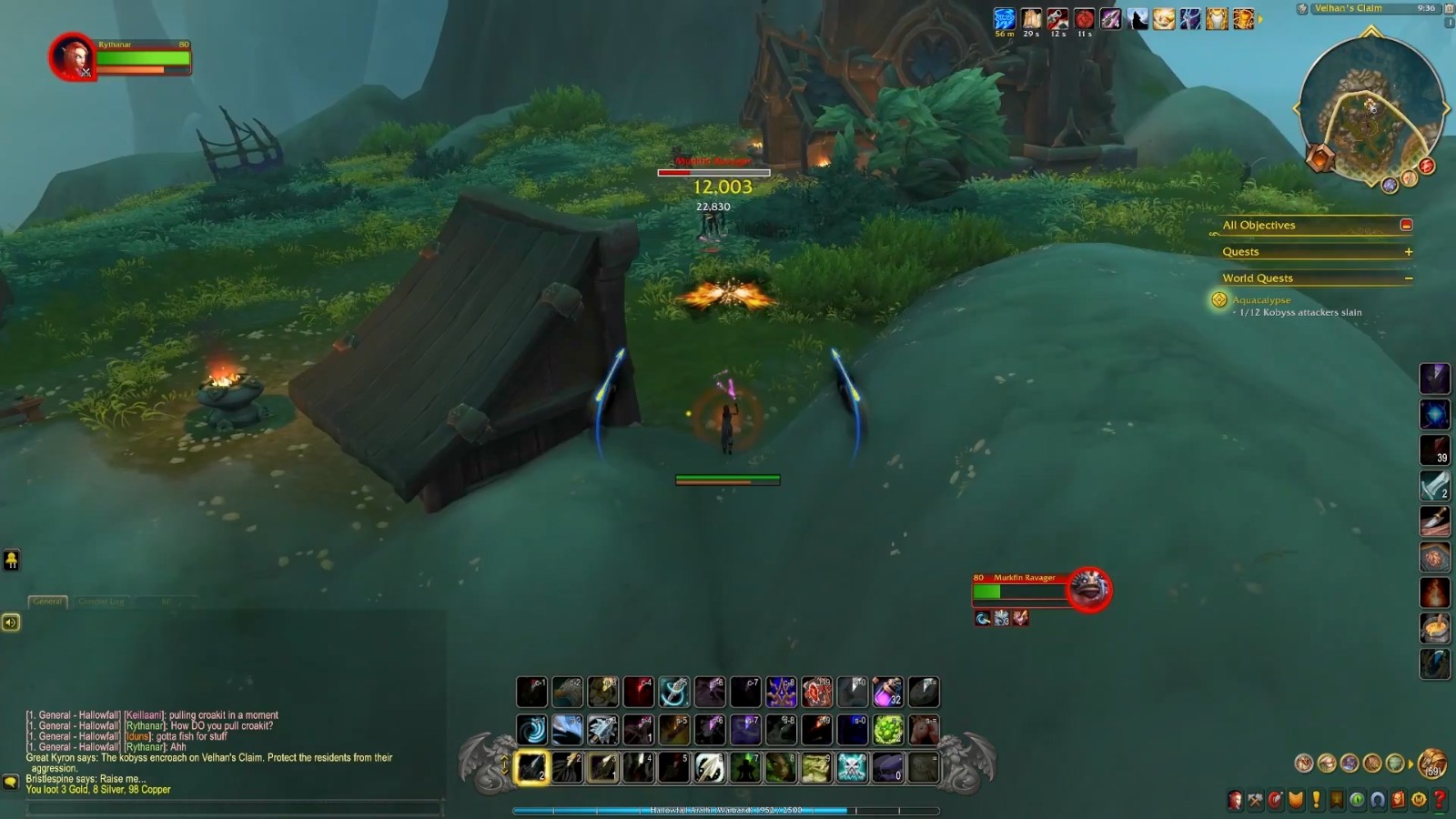Use the cooking pot profession icon
The height and width of the screenshot is (819, 1456).
coord(1435,628)
